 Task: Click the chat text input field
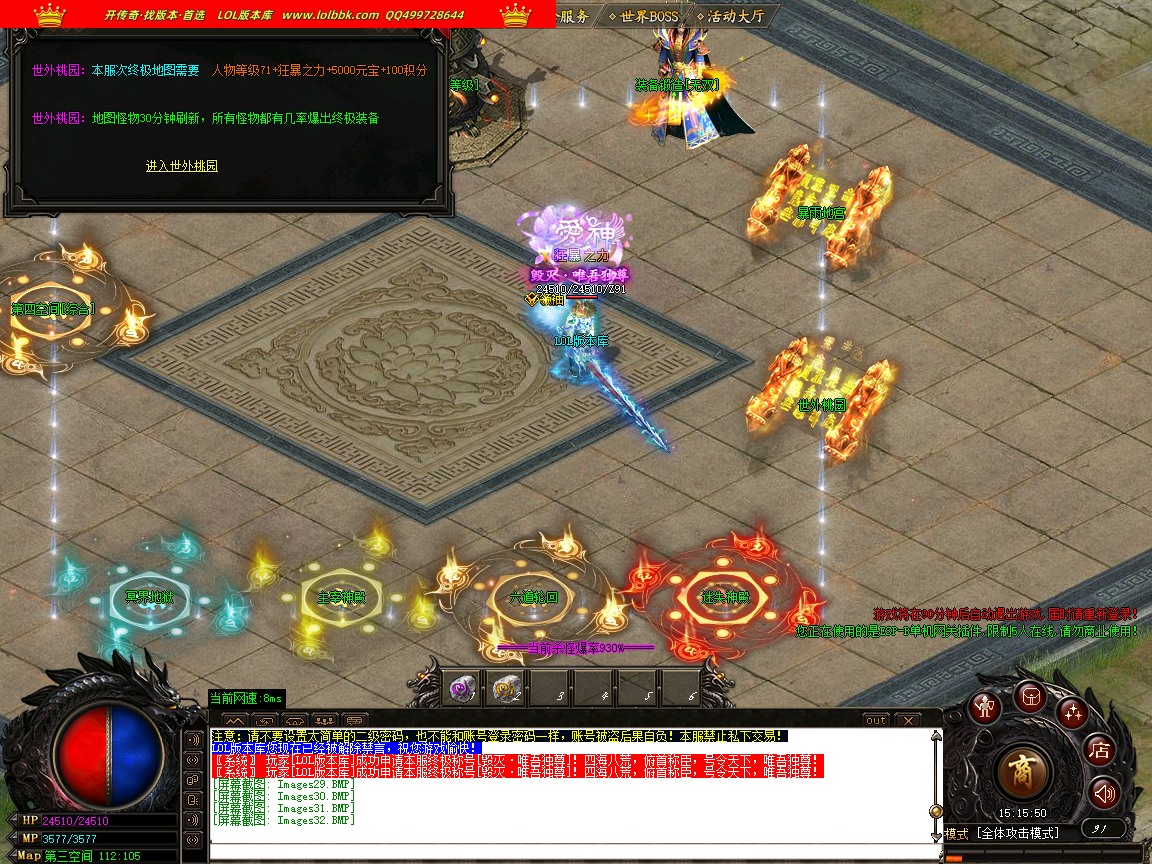(570, 850)
